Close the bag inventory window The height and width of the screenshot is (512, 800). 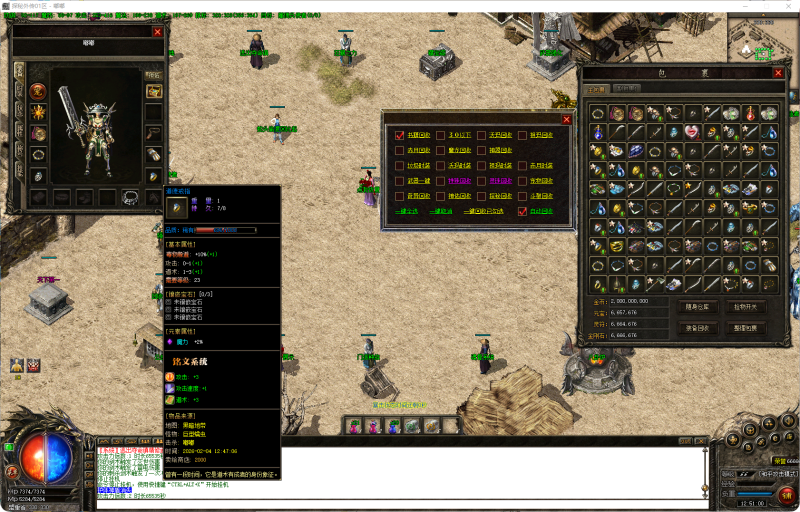[778, 72]
